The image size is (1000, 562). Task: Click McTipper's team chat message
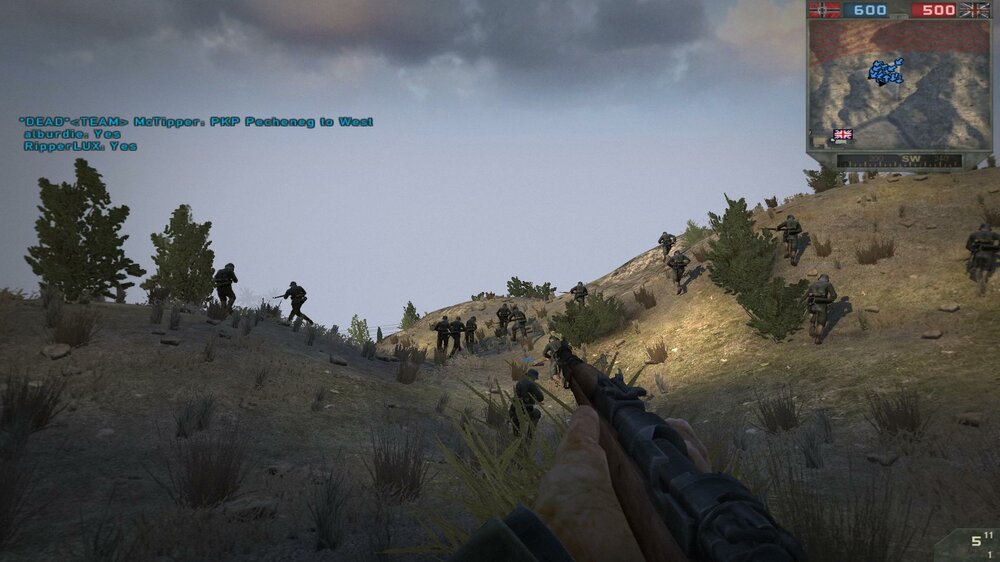click(197, 122)
